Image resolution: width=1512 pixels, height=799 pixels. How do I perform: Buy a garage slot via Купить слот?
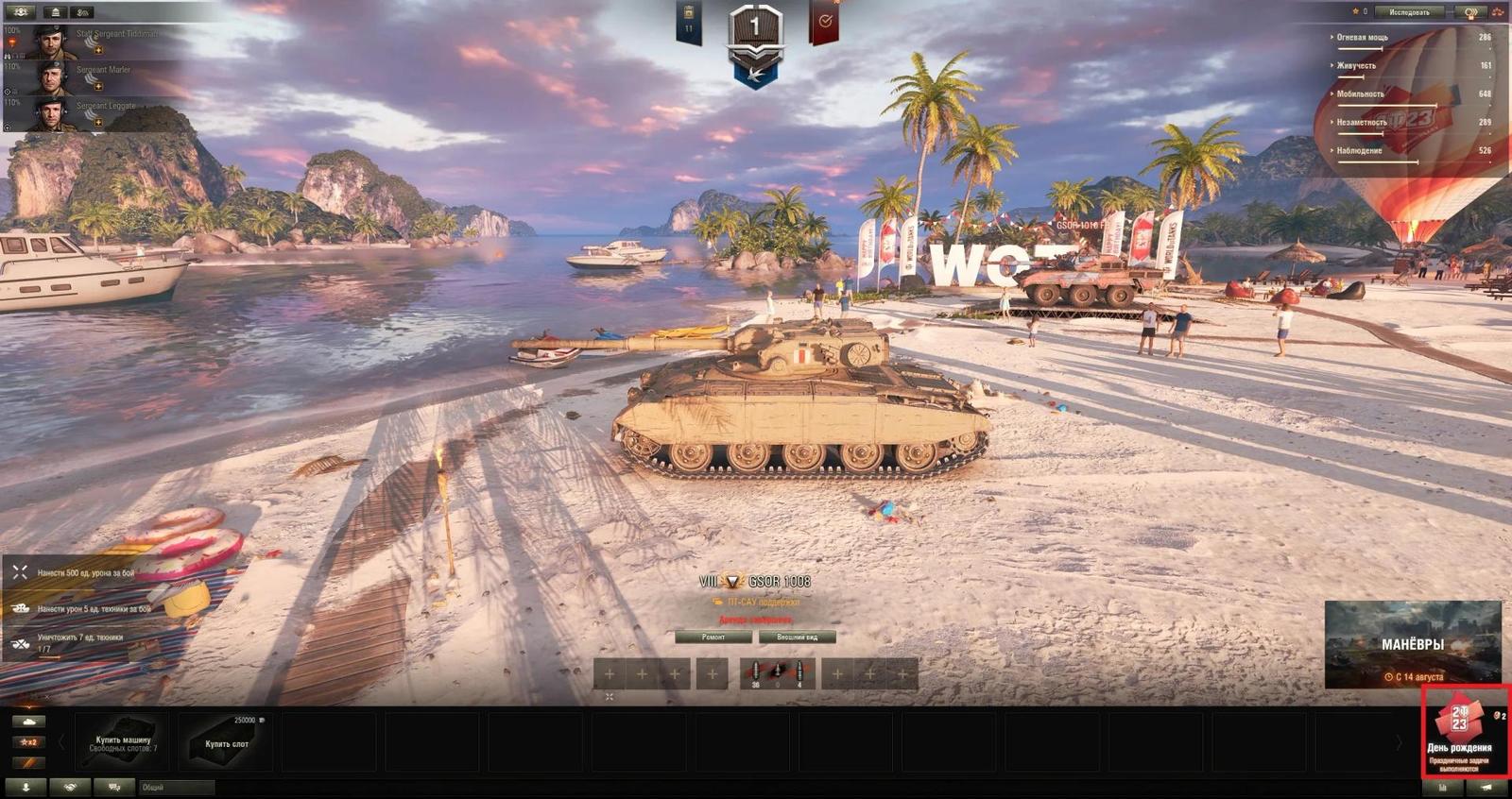[x=227, y=743]
